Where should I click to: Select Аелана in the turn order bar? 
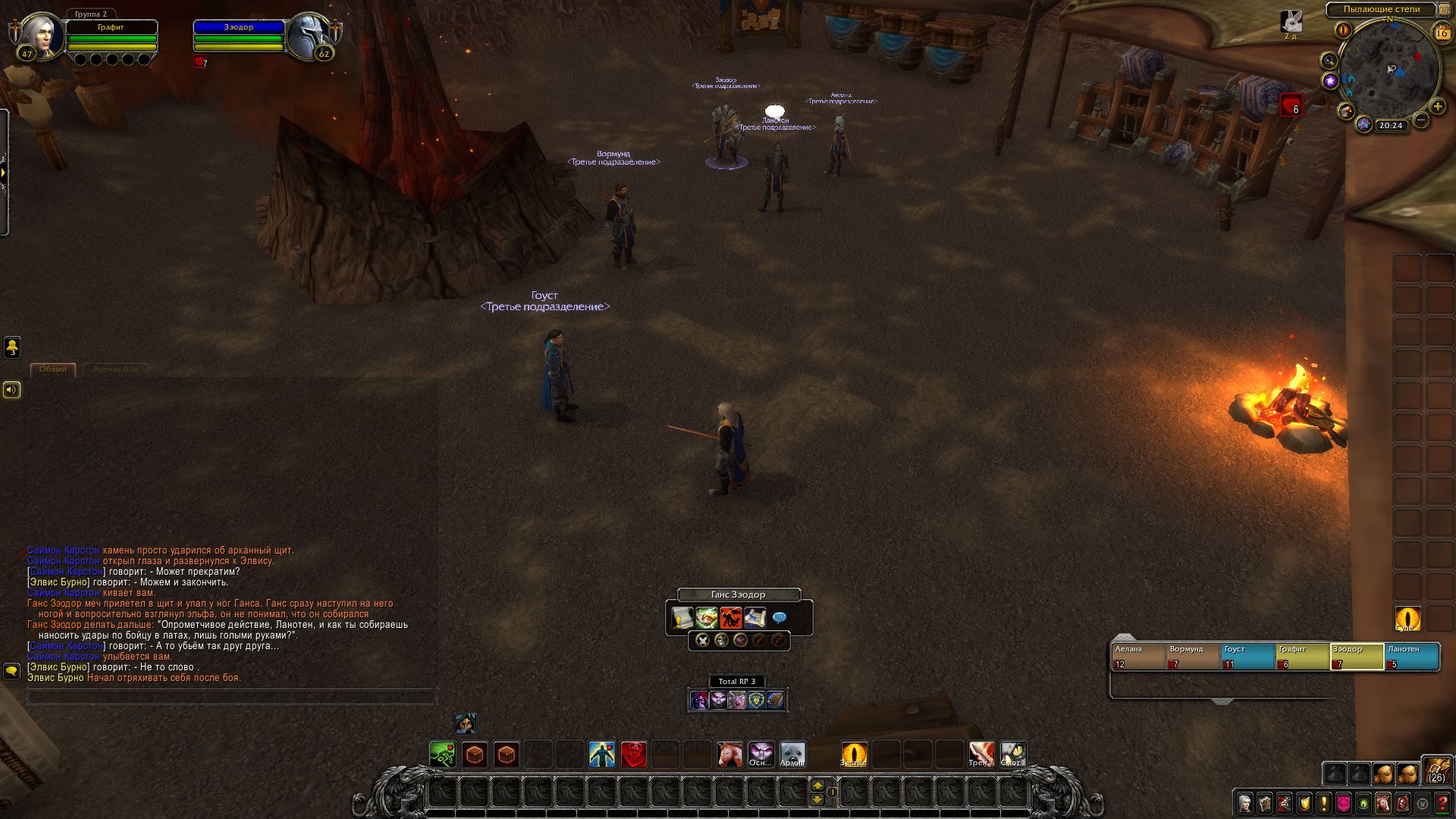(x=1137, y=657)
